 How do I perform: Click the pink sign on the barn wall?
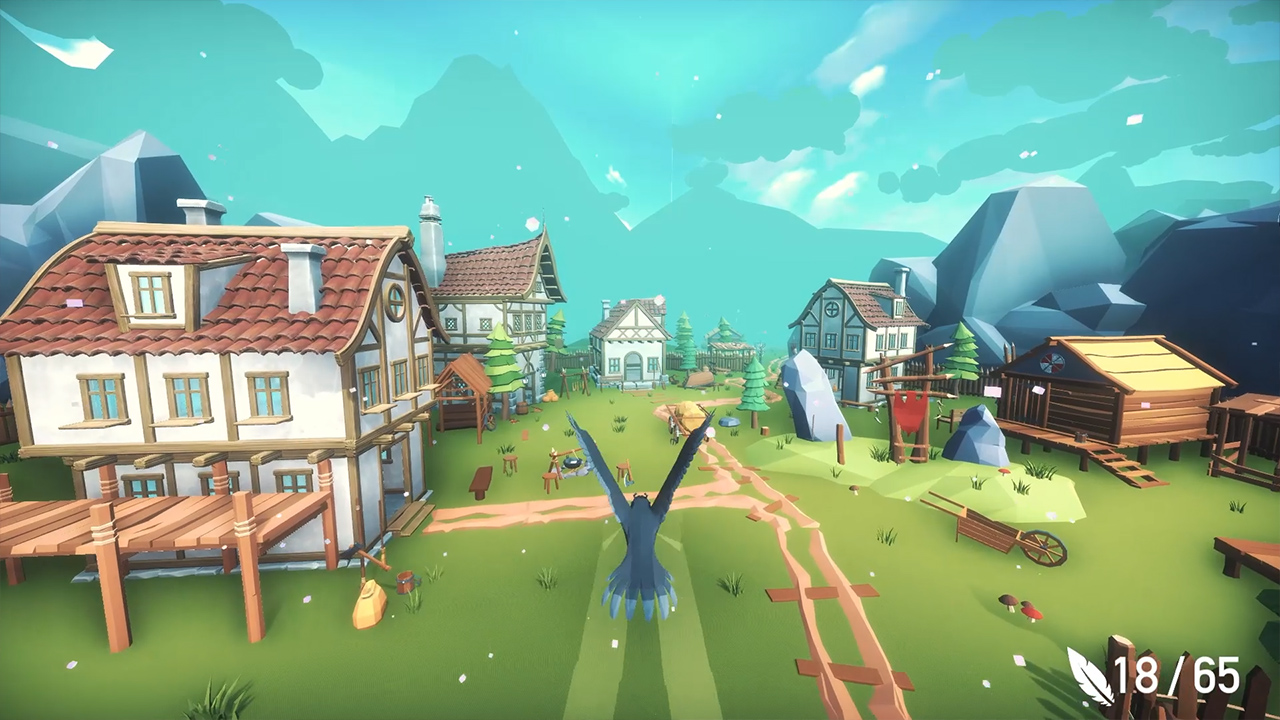[1038, 390]
